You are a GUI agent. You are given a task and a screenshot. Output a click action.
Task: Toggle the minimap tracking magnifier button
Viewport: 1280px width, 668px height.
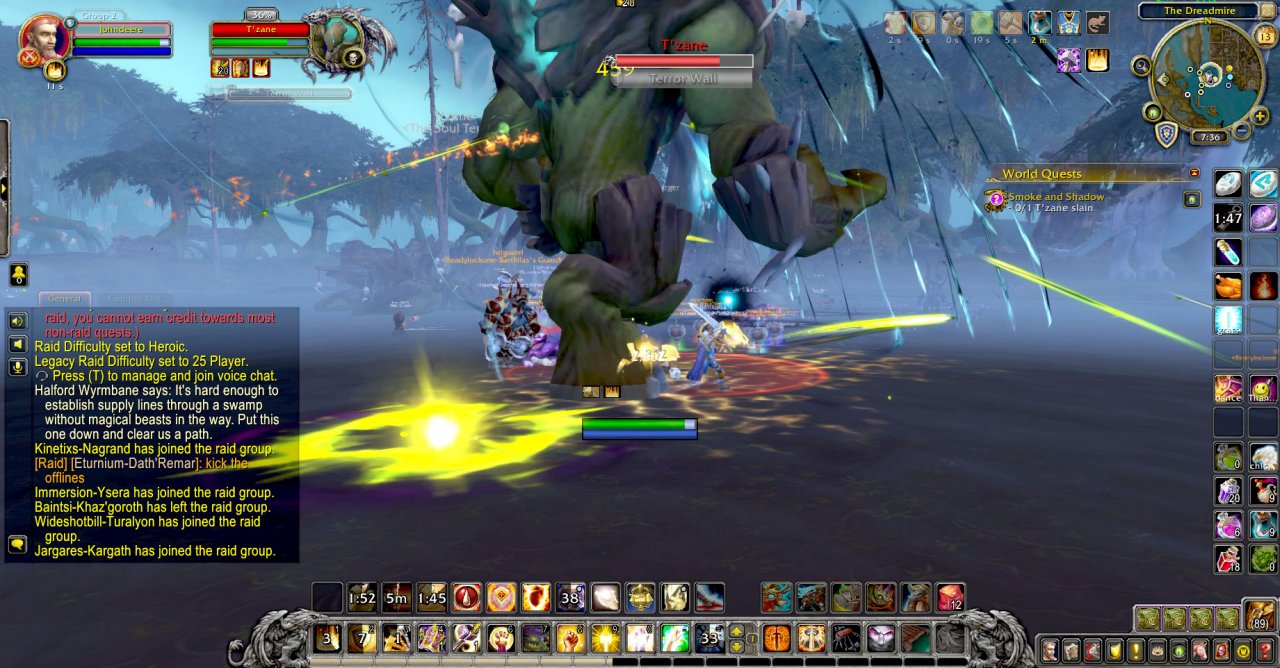click(x=1141, y=66)
